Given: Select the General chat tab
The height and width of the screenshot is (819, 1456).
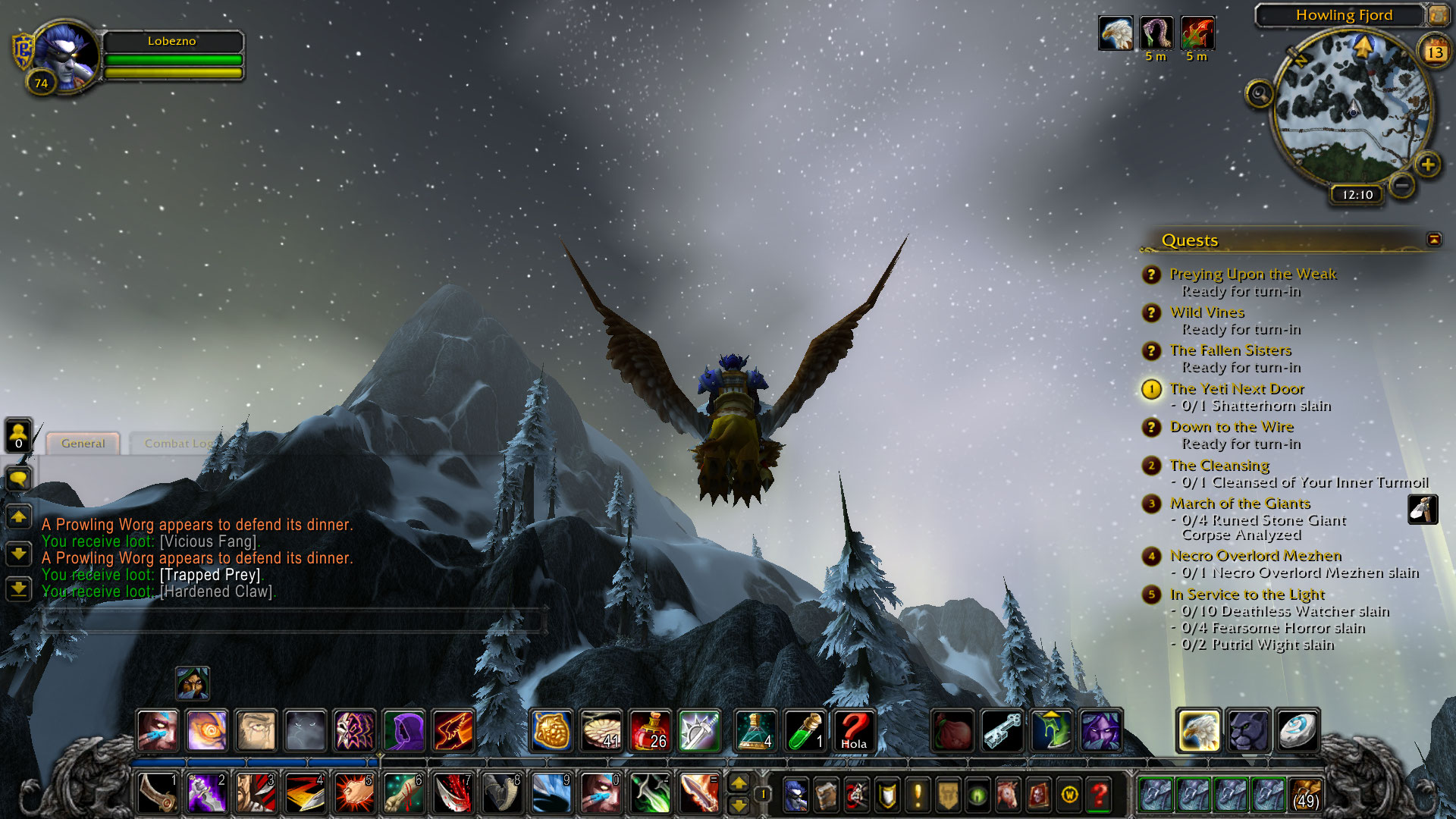Looking at the screenshot, I should [83, 444].
